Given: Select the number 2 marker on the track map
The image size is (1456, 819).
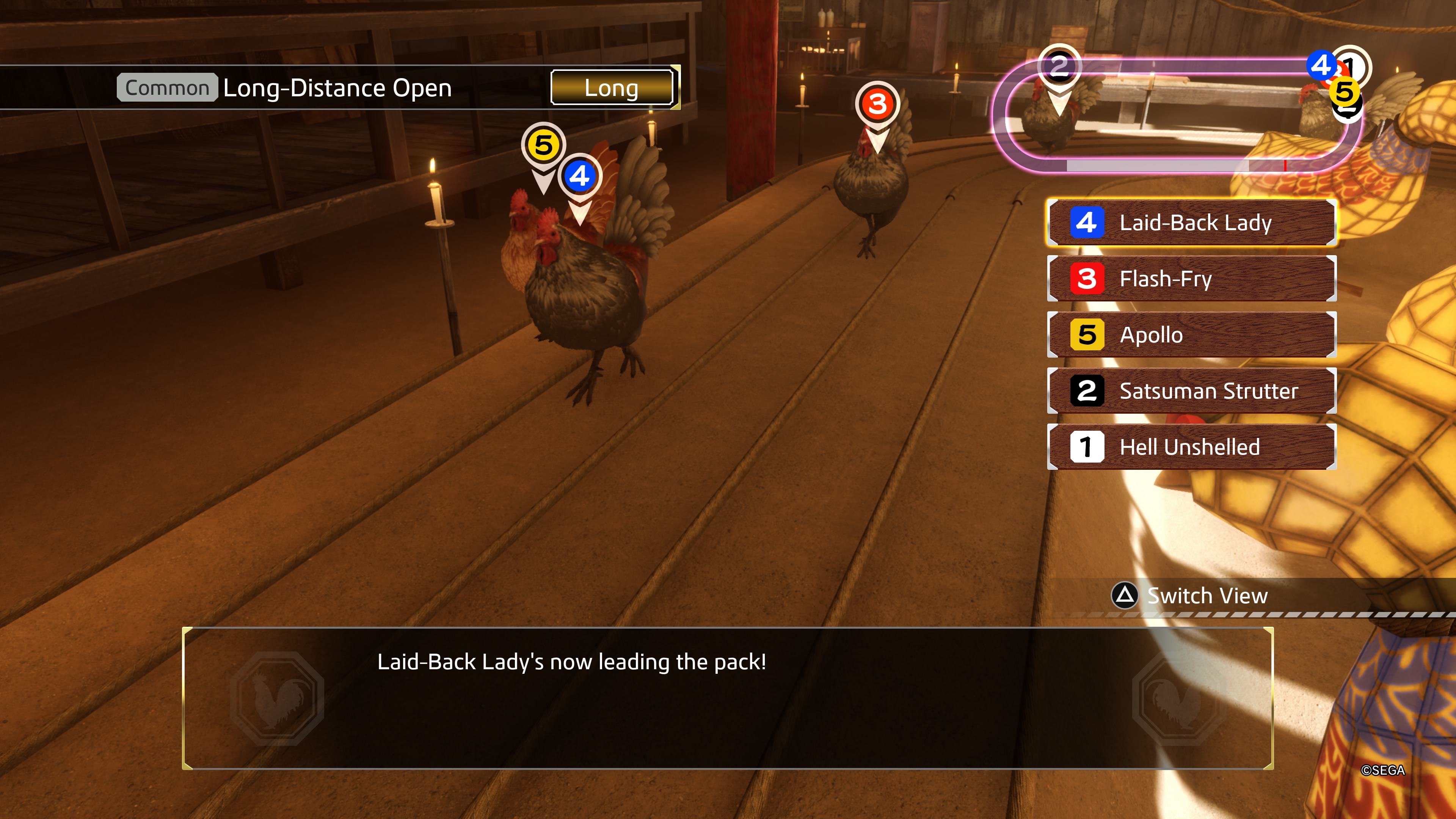Looking at the screenshot, I should tap(1059, 67).
